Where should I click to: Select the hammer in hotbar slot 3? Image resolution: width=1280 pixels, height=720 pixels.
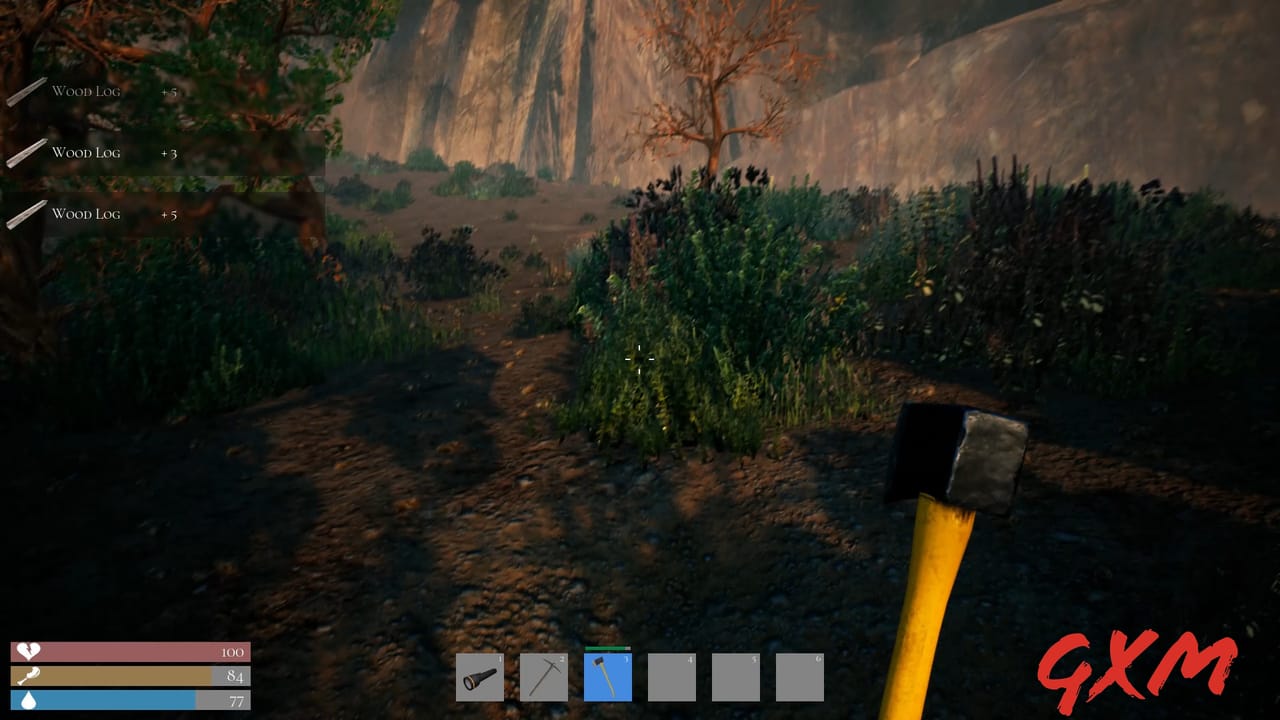606,677
